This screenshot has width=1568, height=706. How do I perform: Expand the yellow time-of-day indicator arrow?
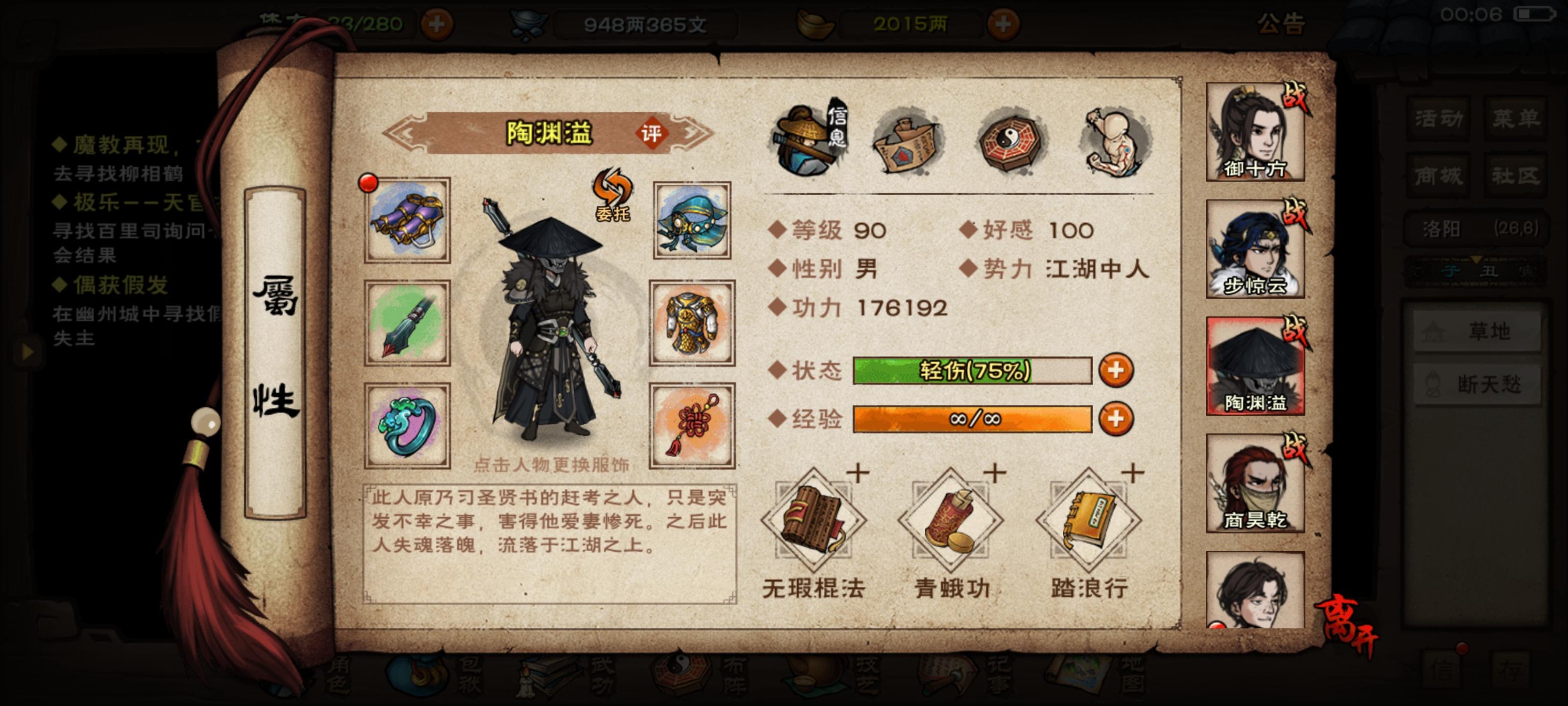click(x=1477, y=260)
